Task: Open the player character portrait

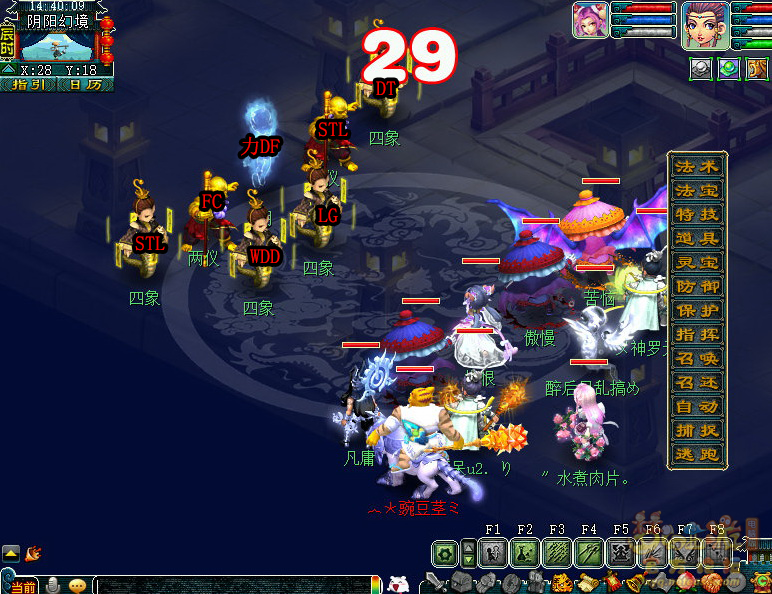Action: click(x=704, y=24)
